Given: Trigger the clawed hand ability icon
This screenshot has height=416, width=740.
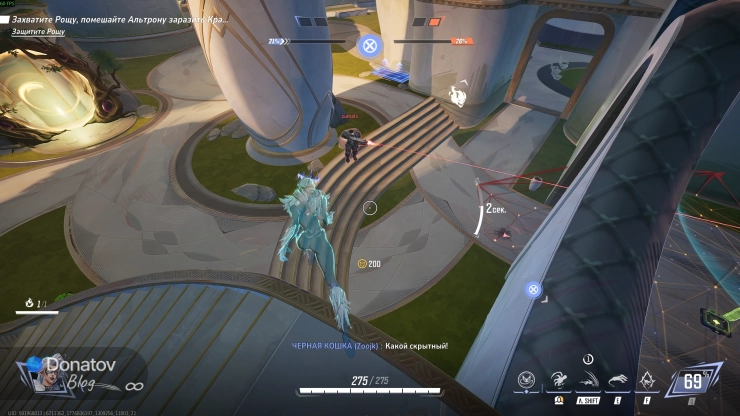Looking at the screenshot, I should [x=618, y=380].
